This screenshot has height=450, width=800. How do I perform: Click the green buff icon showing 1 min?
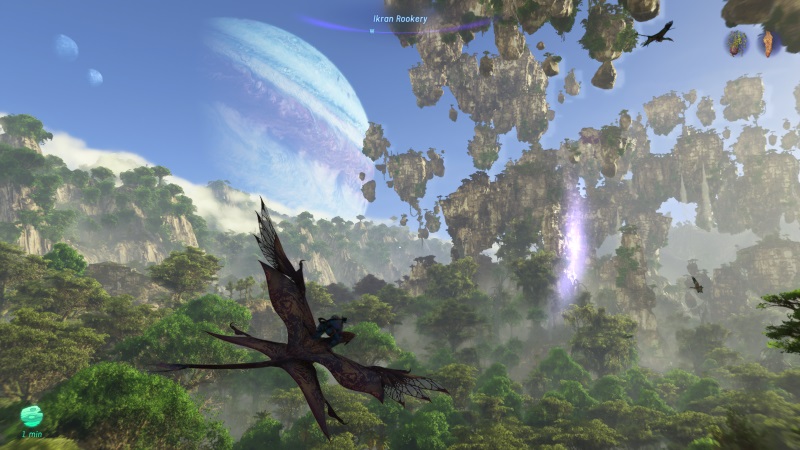click(31, 415)
